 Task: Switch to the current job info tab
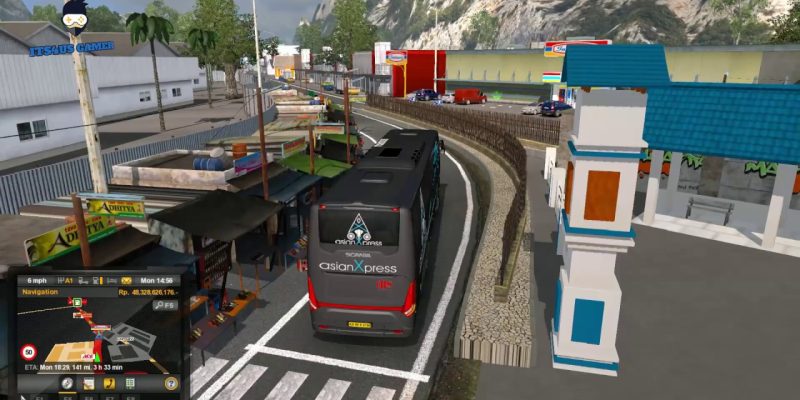88,383
